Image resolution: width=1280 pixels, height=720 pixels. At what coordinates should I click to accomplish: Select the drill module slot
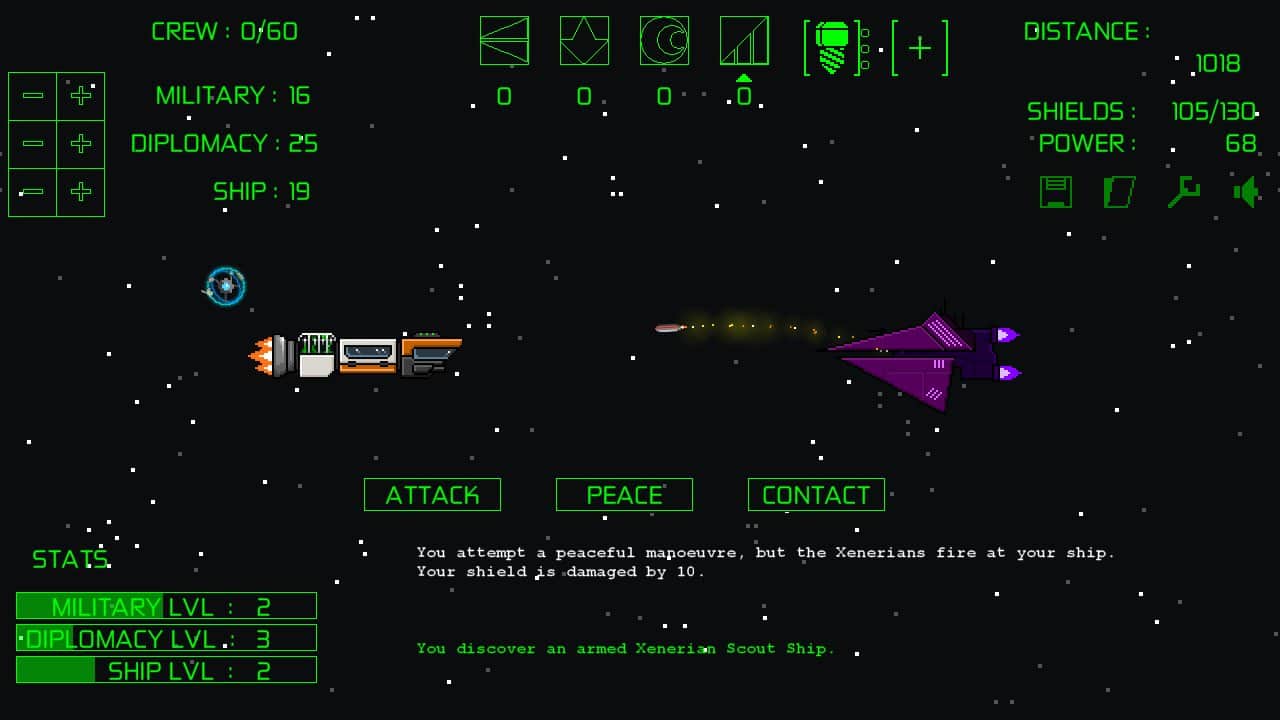click(833, 48)
